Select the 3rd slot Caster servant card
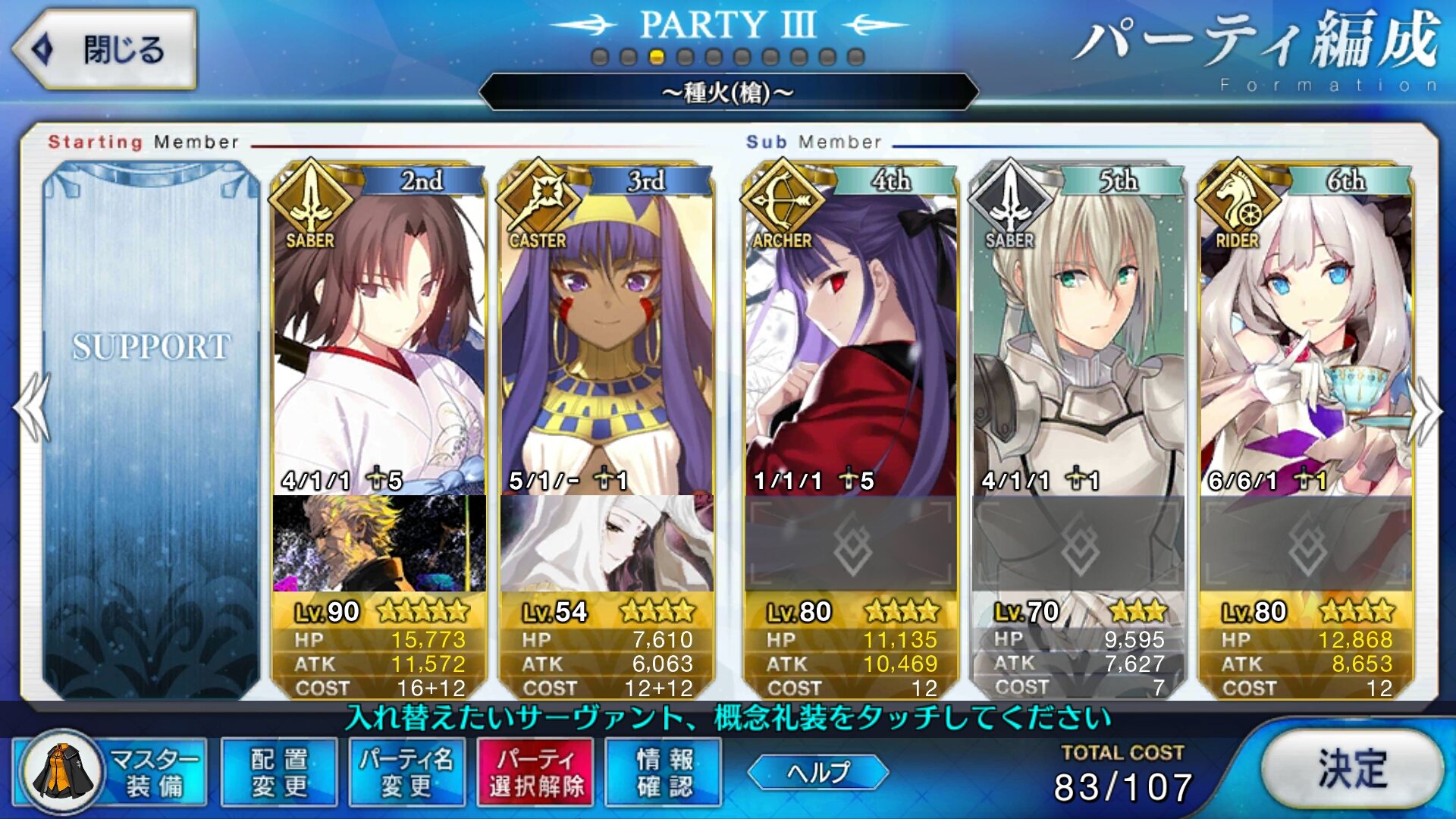This screenshot has height=819, width=1456. click(x=606, y=341)
